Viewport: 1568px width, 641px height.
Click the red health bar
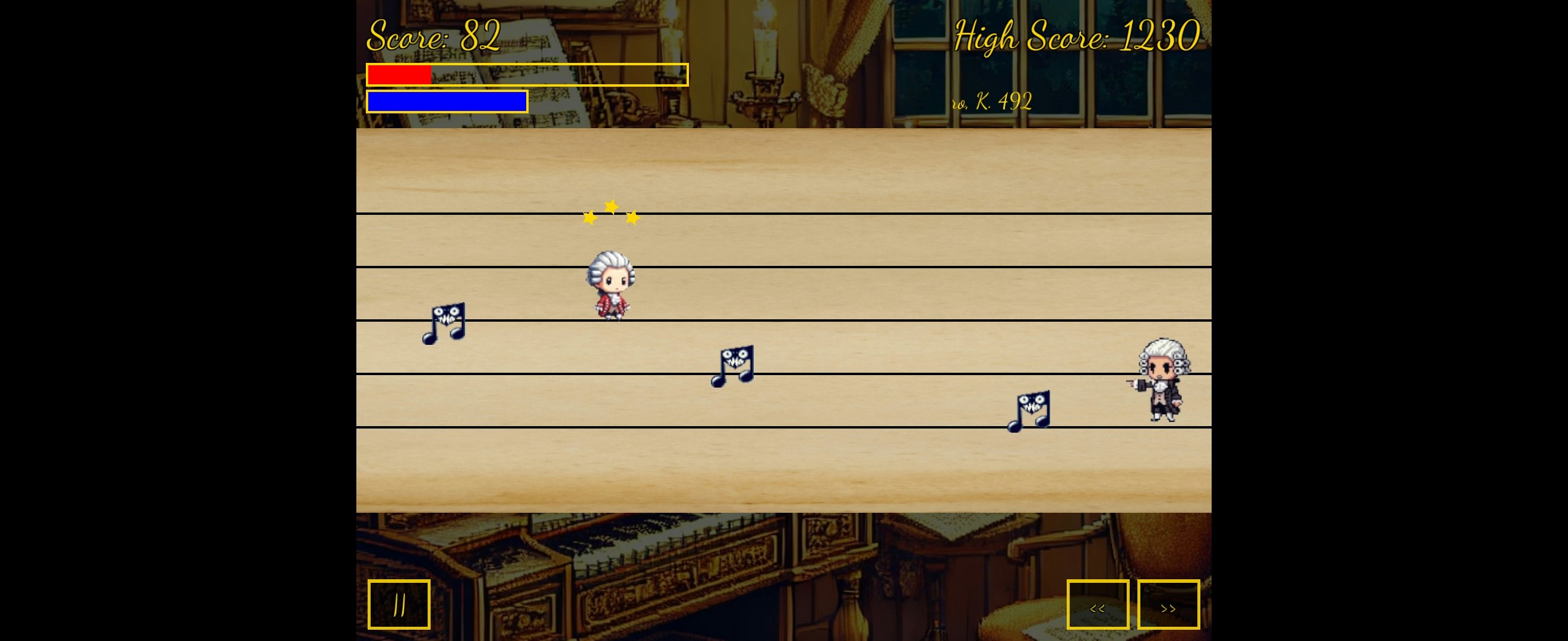(399, 74)
